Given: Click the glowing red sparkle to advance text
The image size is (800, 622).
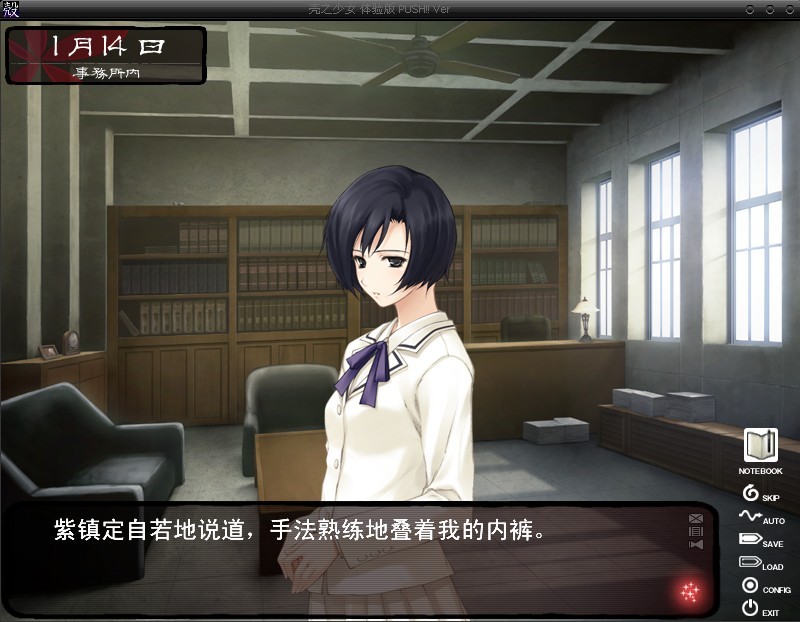Looking at the screenshot, I should (x=689, y=591).
